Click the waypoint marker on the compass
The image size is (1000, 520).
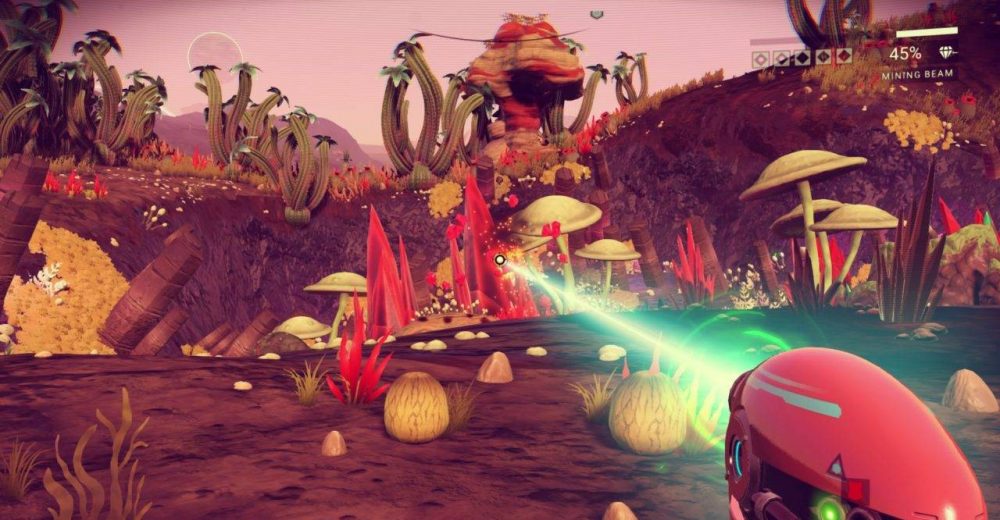(x=597, y=15)
